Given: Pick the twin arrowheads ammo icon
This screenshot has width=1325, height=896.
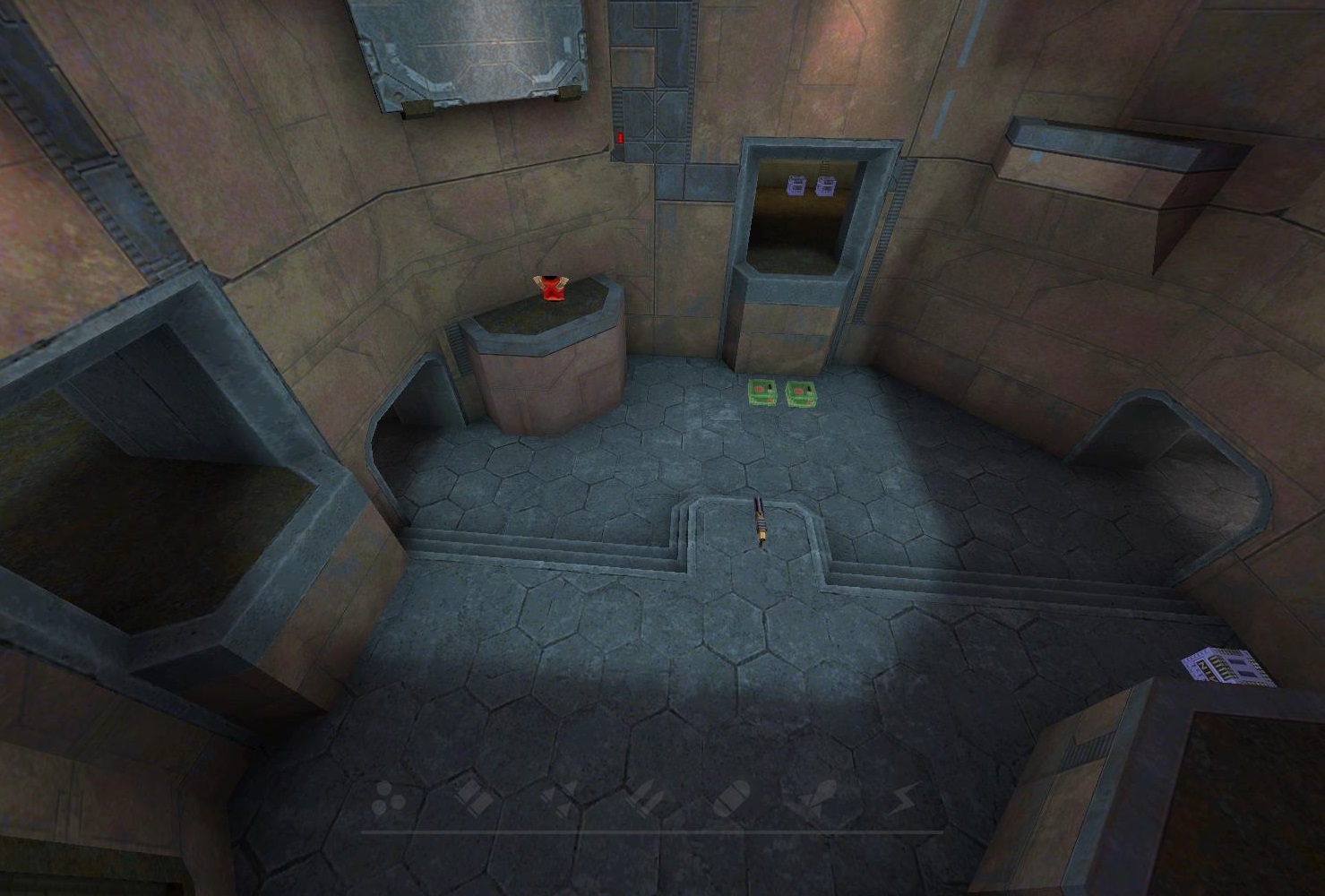Looking at the screenshot, I should 560,797.
